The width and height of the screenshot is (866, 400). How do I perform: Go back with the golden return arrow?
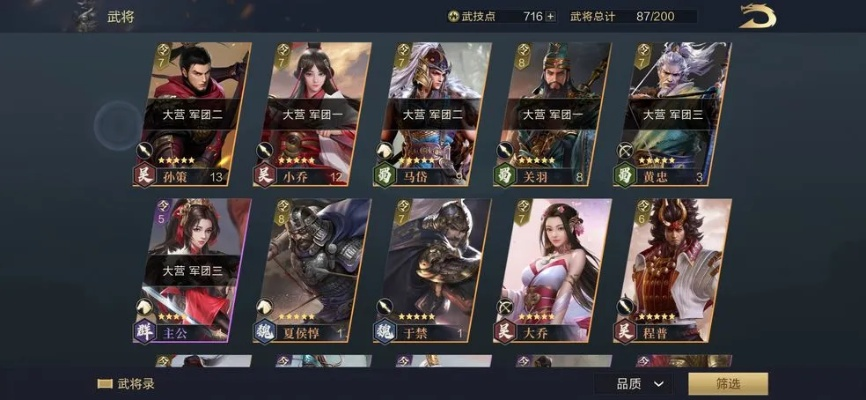click(757, 16)
